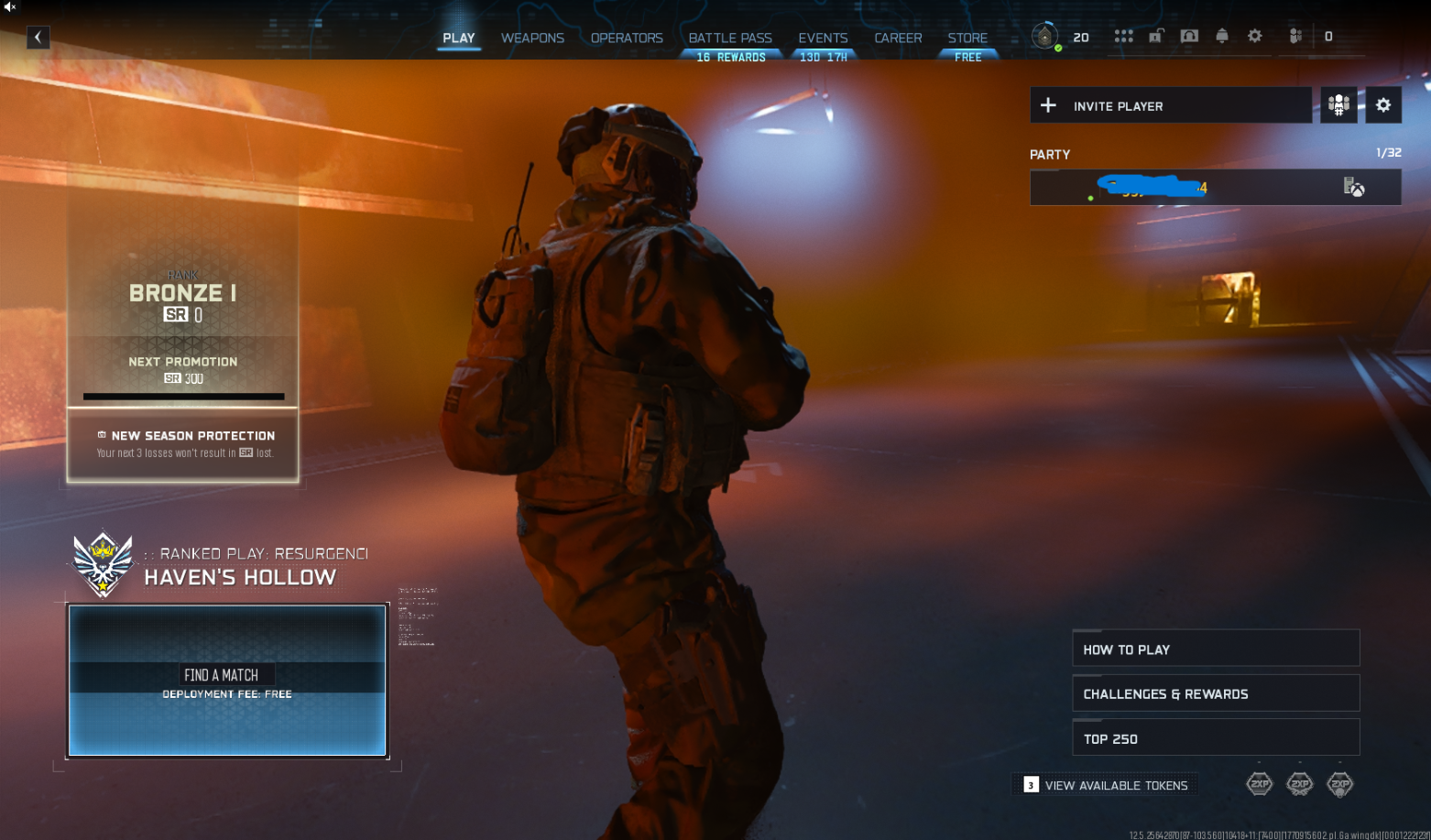View the Career tab
The width and height of the screenshot is (1431, 840).
click(x=898, y=38)
